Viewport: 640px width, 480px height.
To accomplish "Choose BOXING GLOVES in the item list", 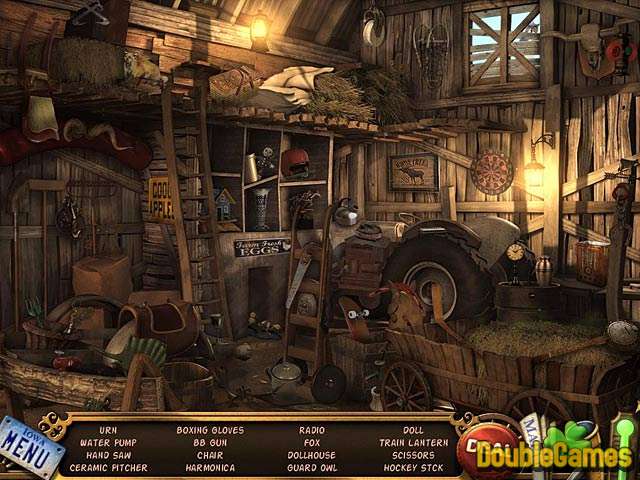I will click(x=210, y=429).
